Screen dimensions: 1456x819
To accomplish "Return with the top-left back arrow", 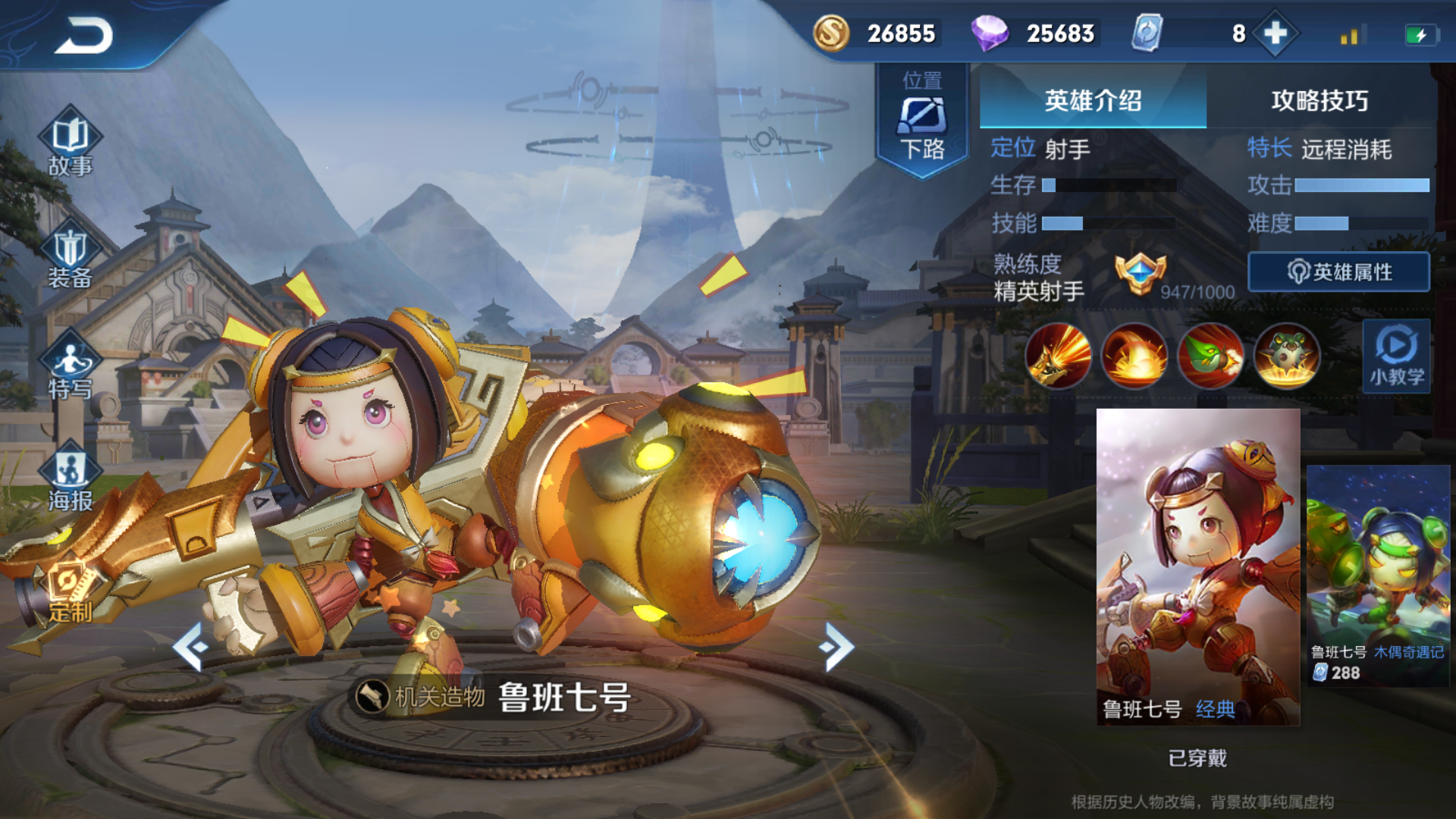I will [x=83, y=33].
